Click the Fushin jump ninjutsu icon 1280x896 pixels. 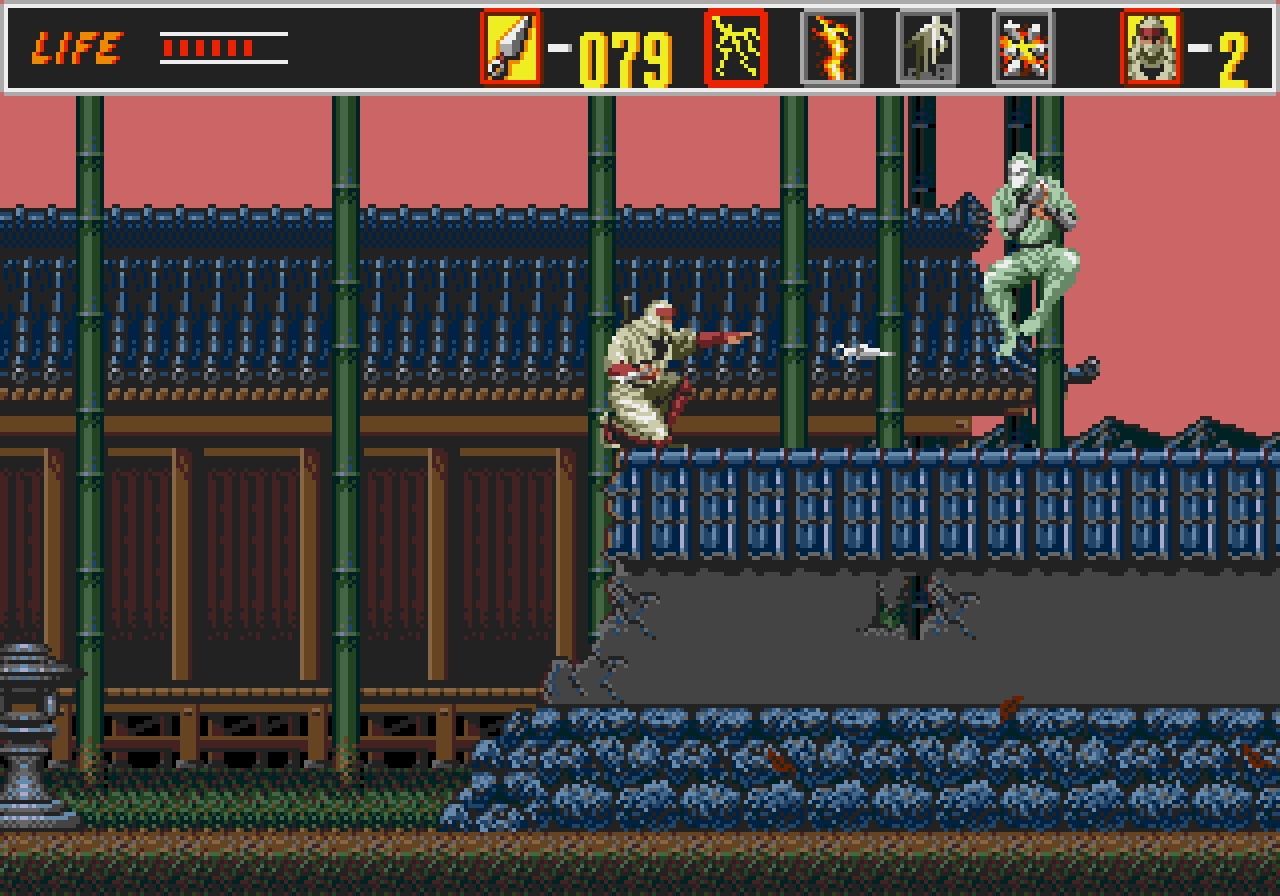(925, 46)
